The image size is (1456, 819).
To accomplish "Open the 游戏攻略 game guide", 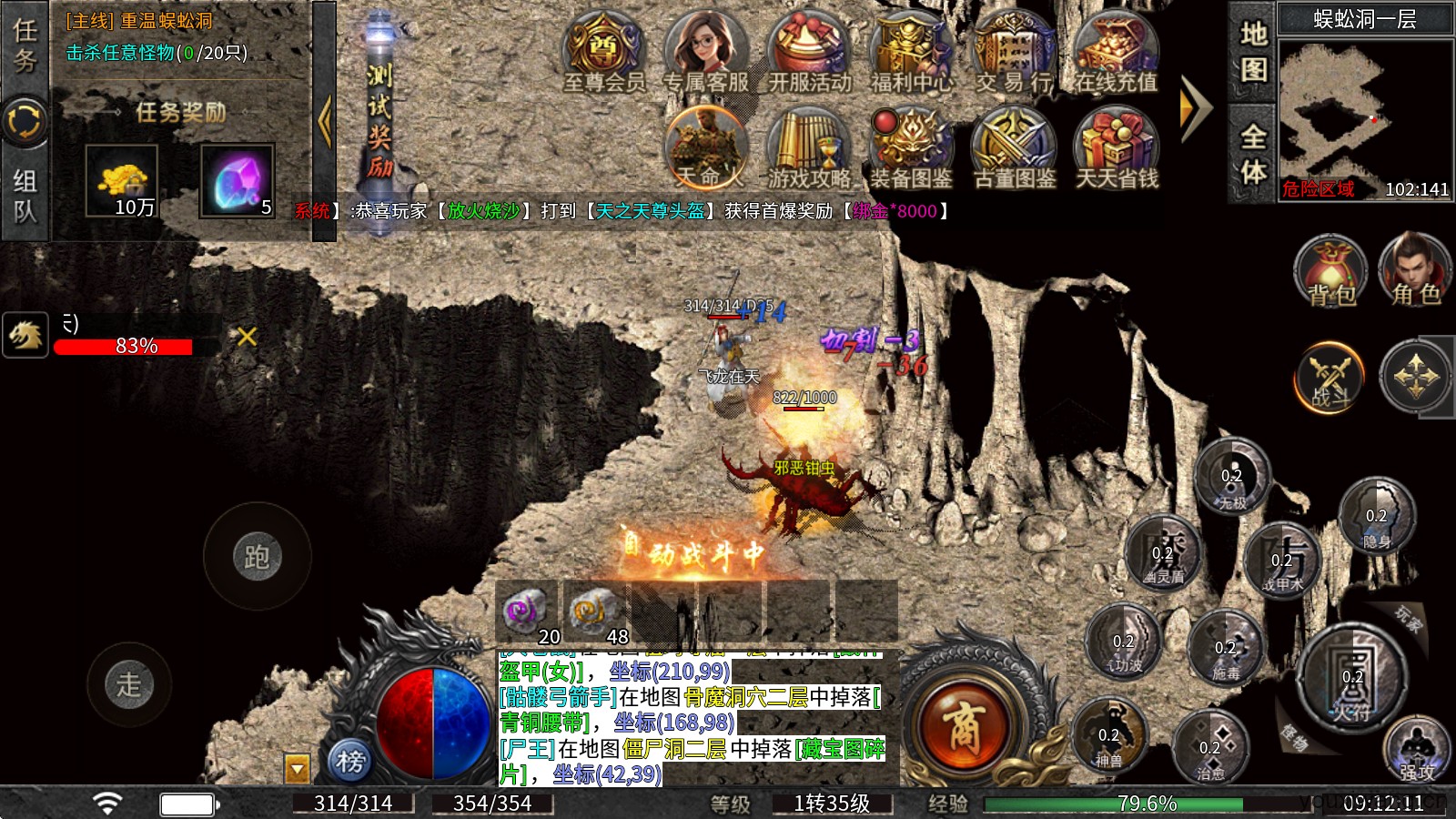I will click(809, 148).
